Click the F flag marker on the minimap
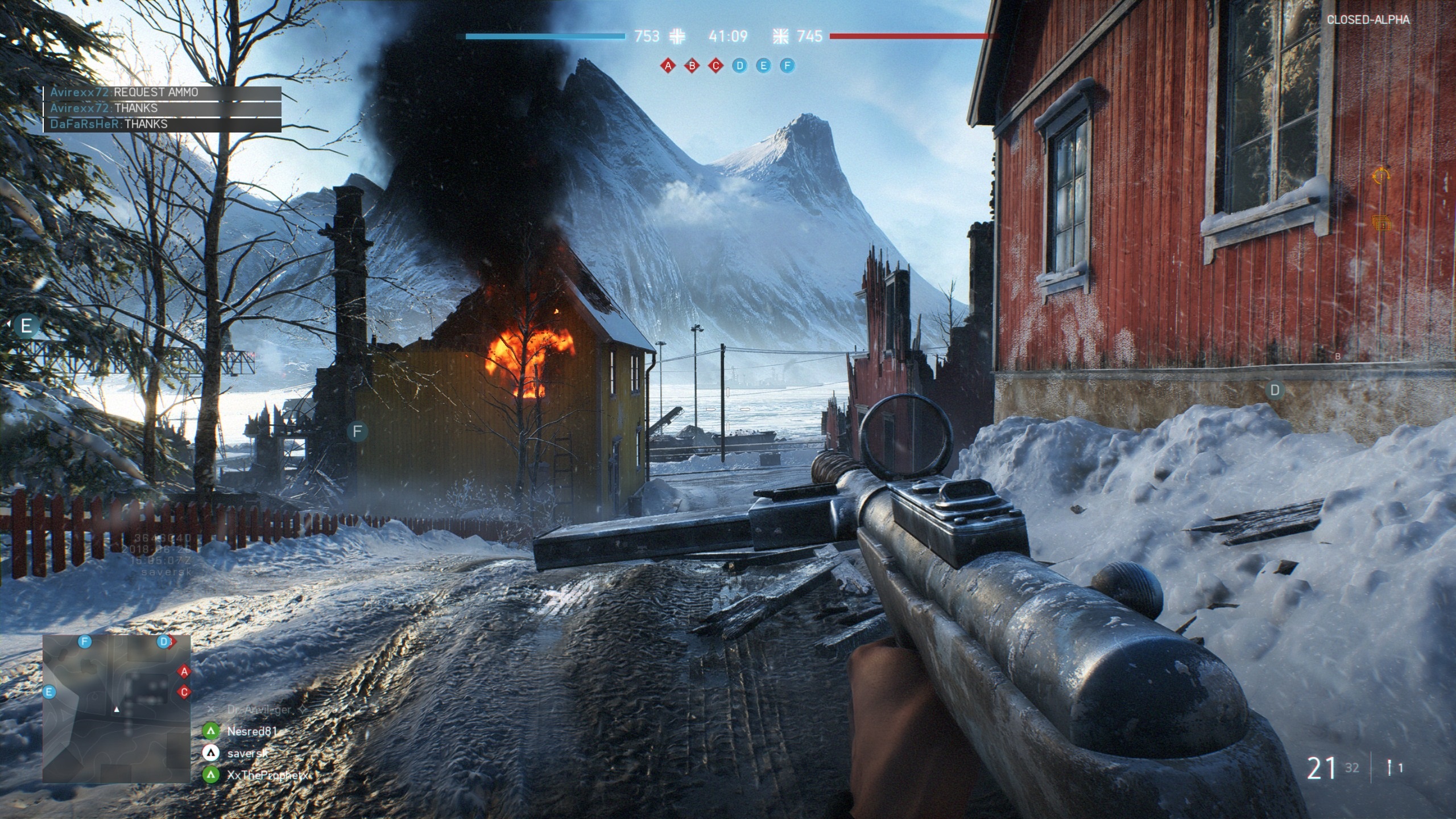This screenshot has width=1456, height=819. [x=85, y=642]
